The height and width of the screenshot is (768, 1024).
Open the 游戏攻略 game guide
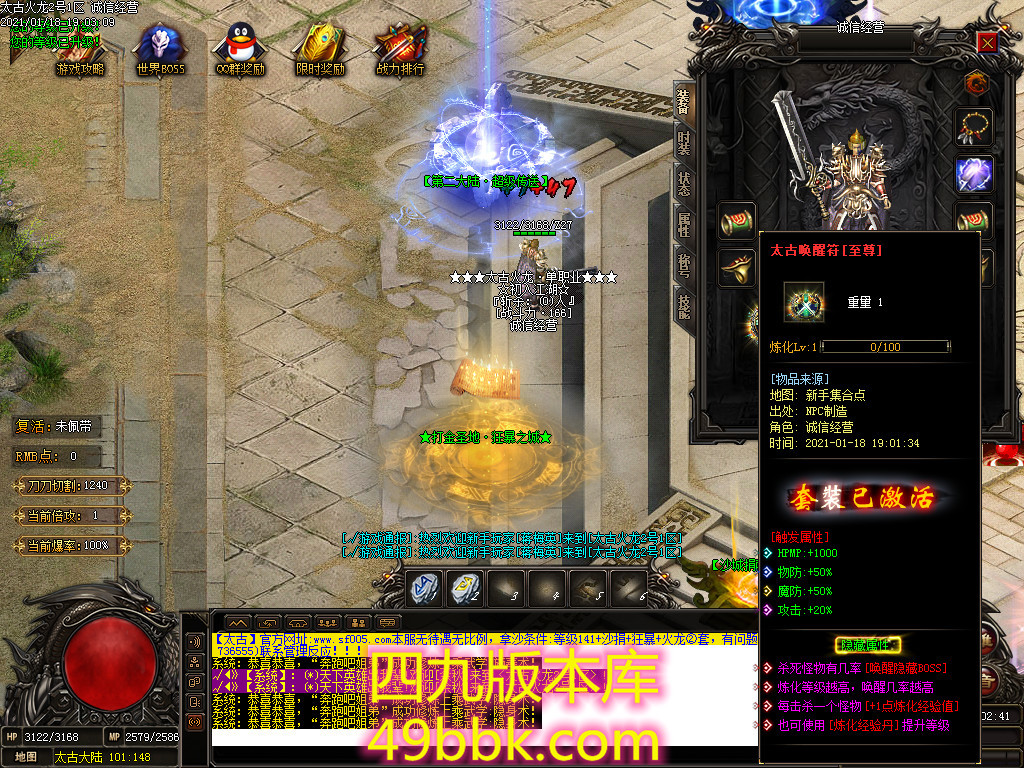[80, 50]
